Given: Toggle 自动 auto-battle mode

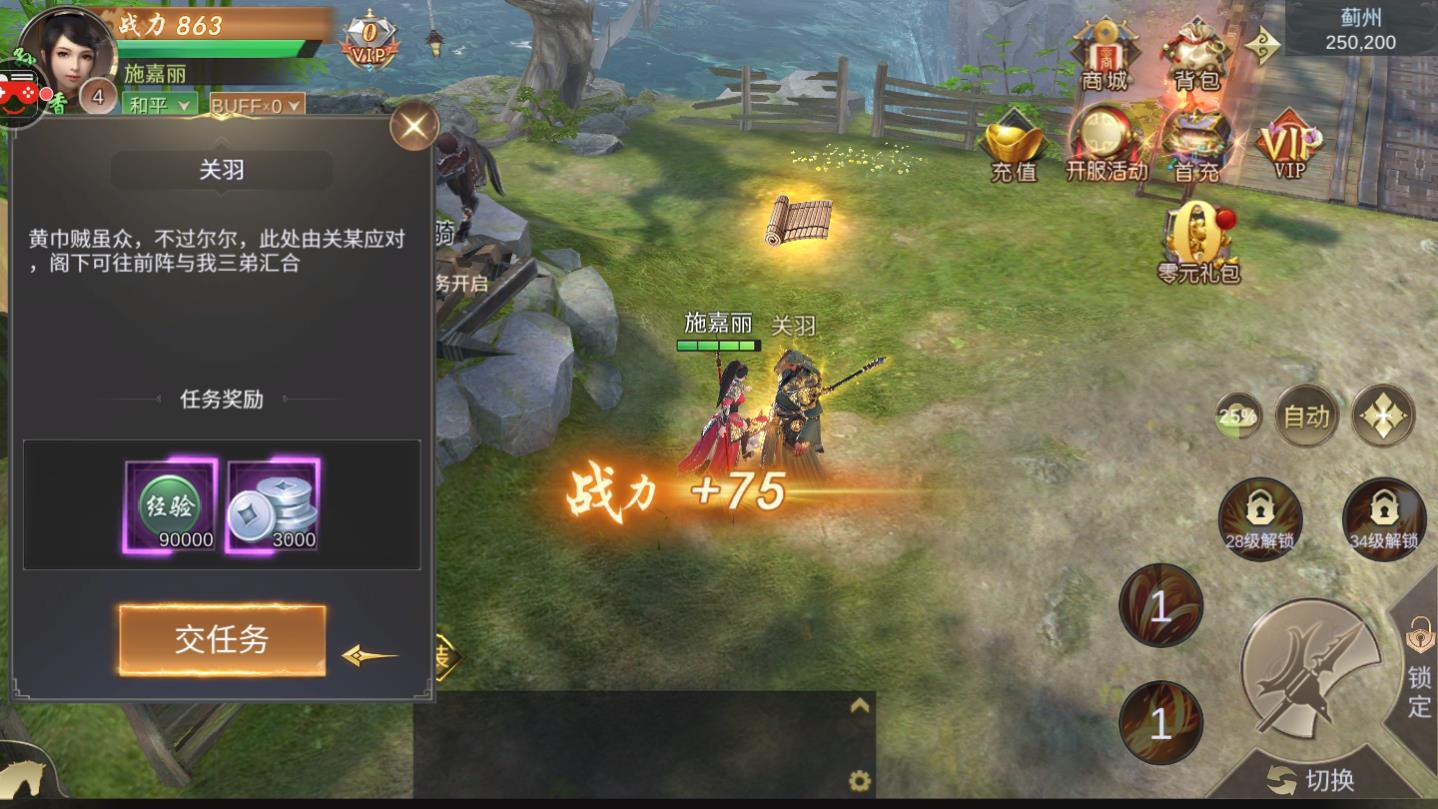Looking at the screenshot, I should pyautogui.click(x=1306, y=415).
